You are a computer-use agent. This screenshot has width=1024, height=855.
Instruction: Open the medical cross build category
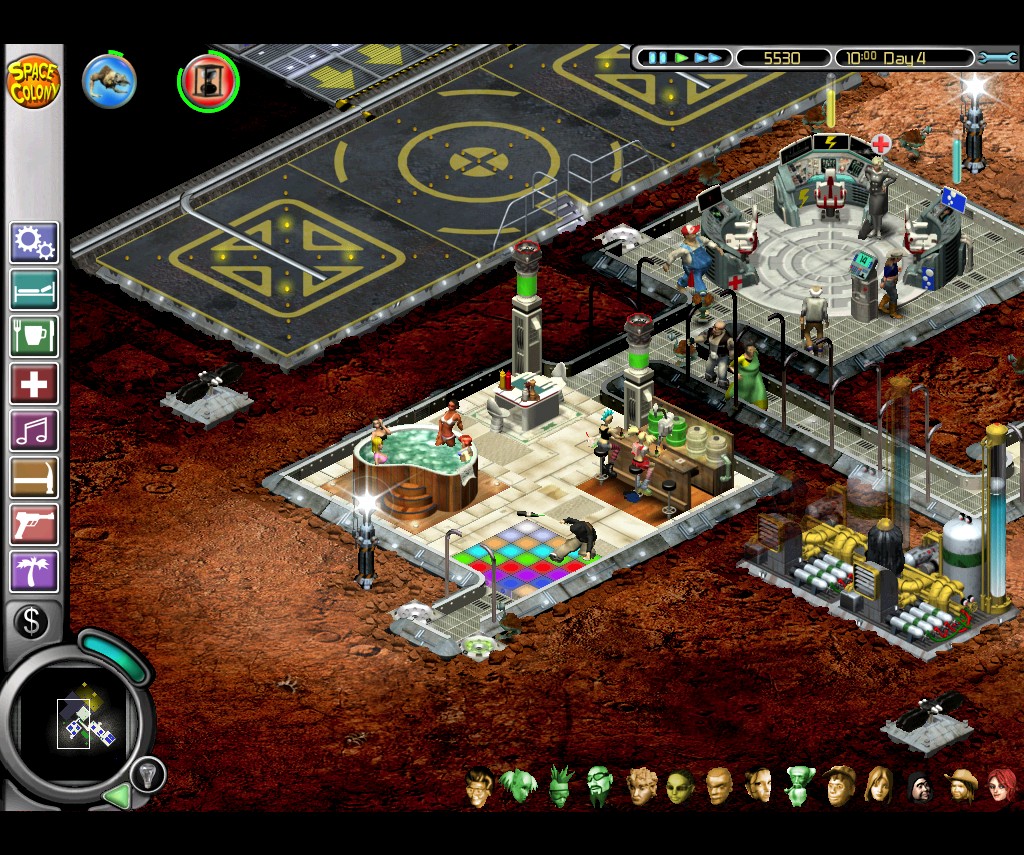click(x=35, y=384)
